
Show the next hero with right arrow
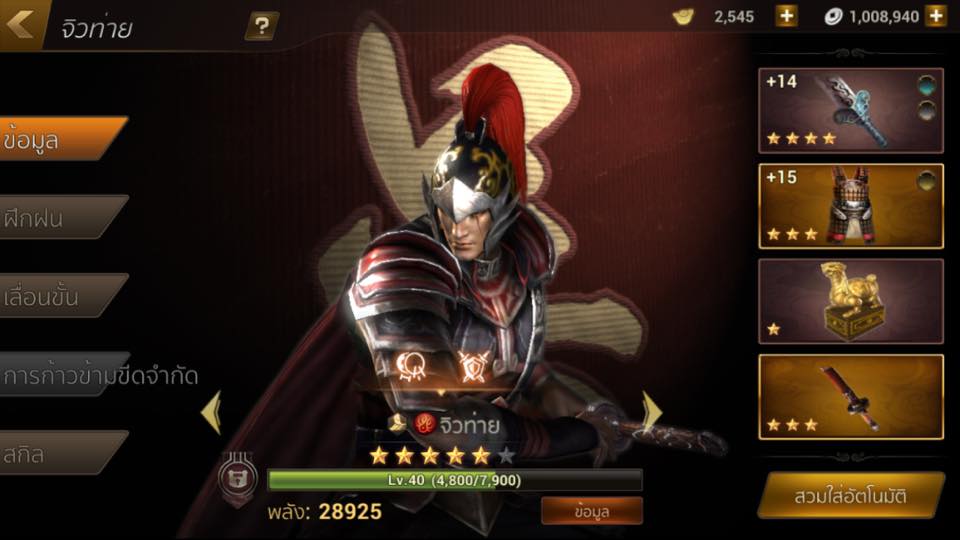pos(651,410)
